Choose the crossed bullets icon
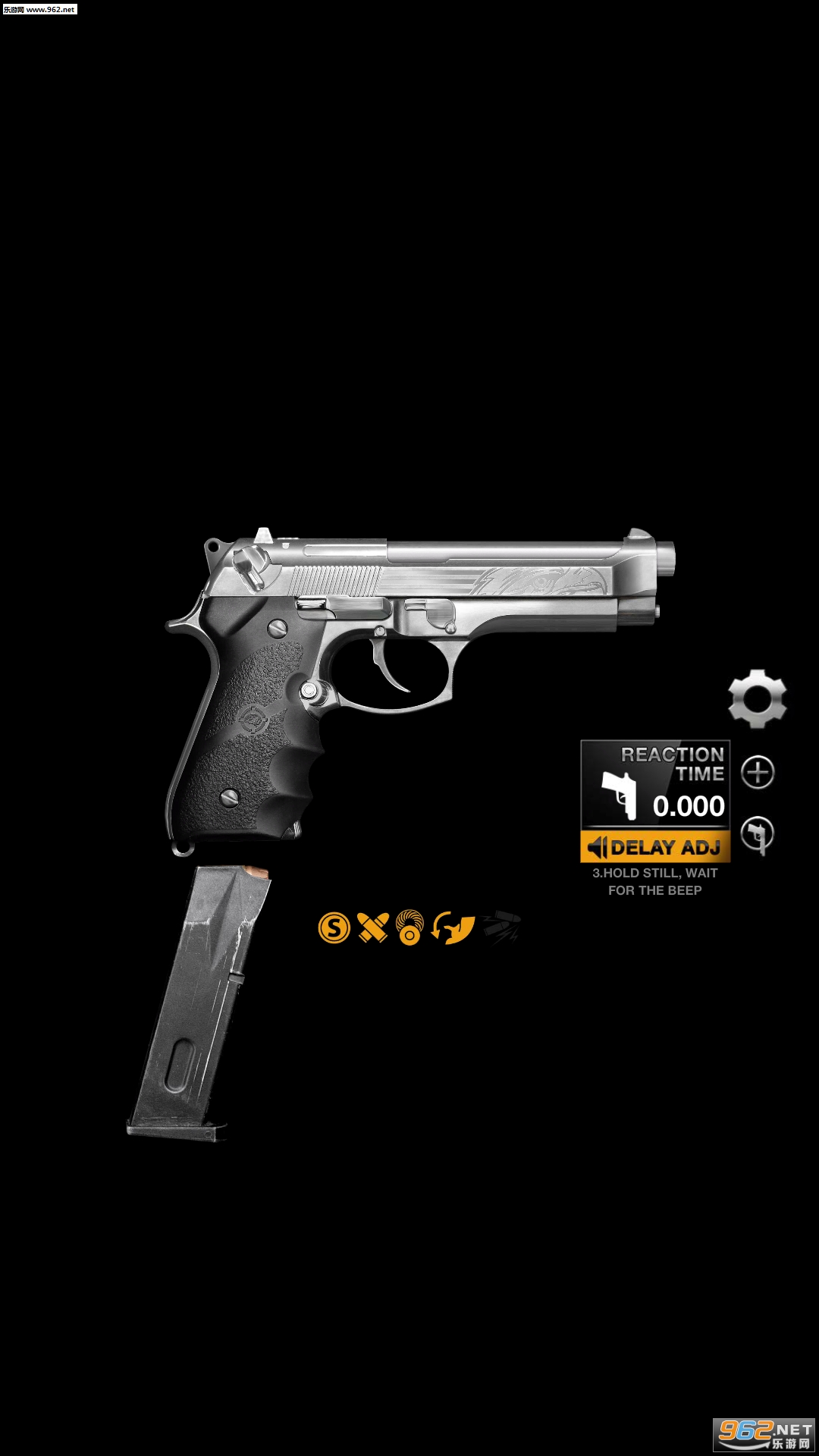The height and width of the screenshot is (1456, 819). (372, 927)
